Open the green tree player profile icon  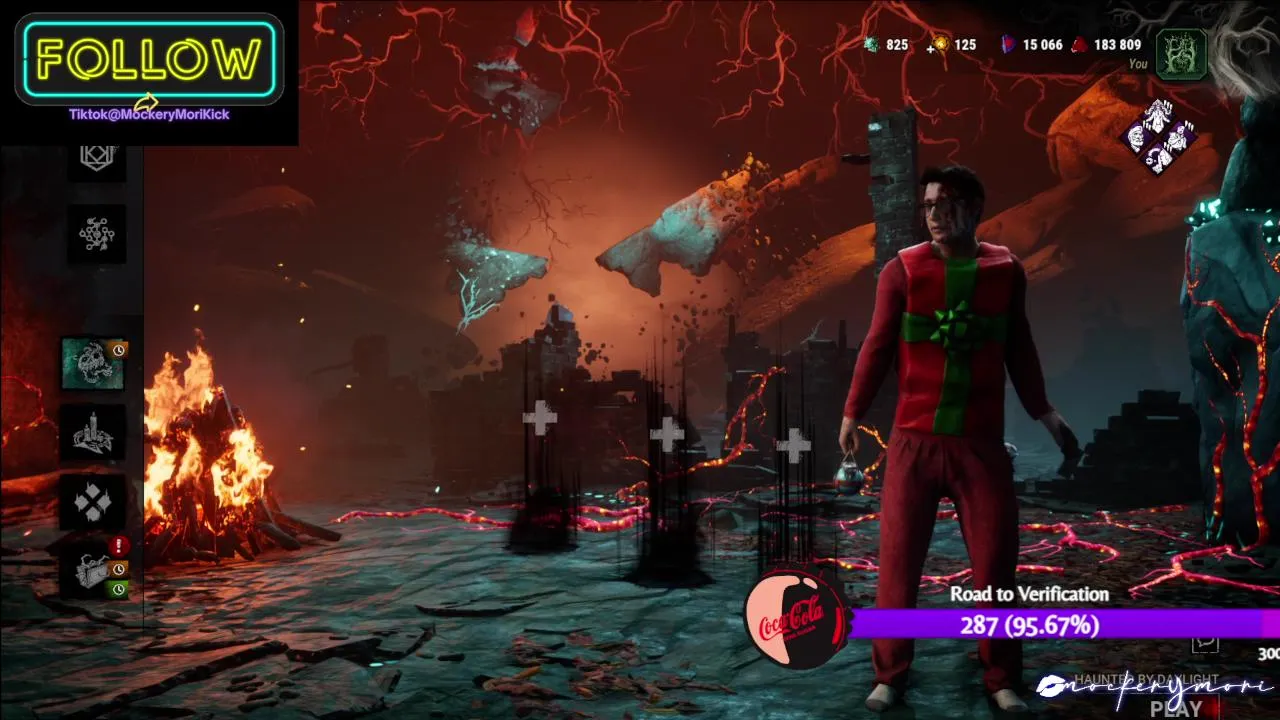pyautogui.click(x=1181, y=53)
